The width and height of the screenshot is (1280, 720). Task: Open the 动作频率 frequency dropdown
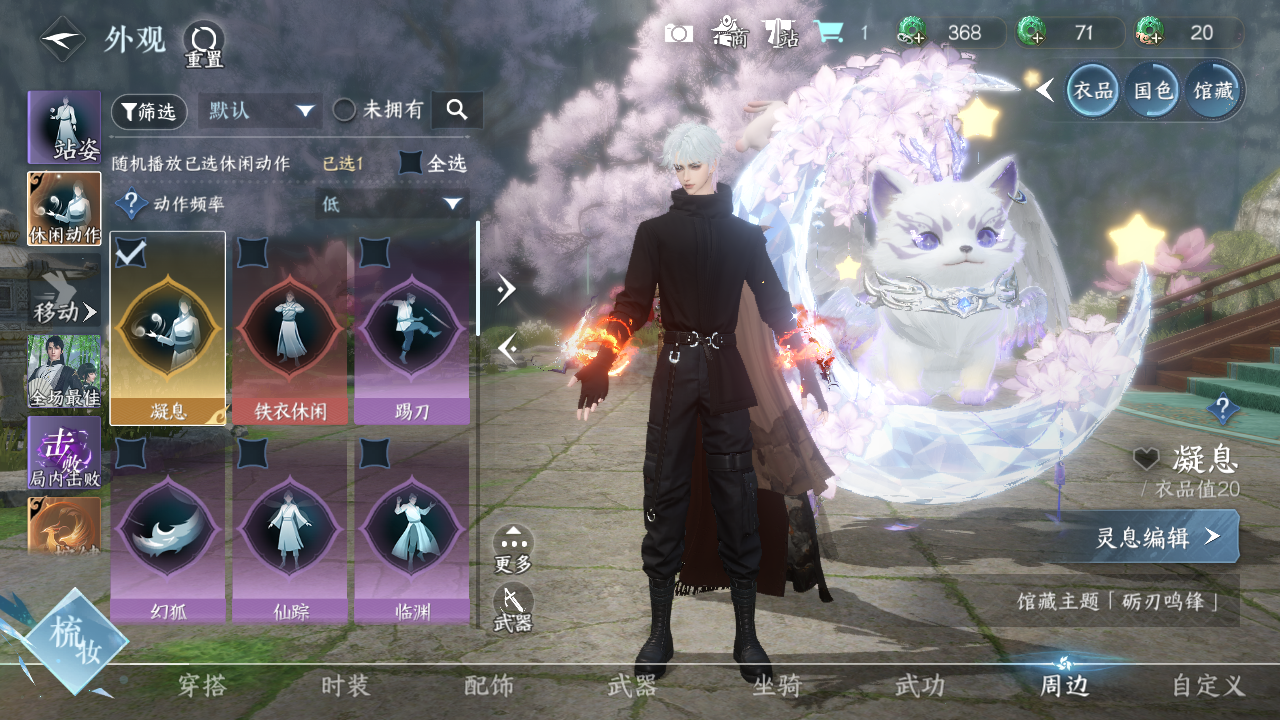391,204
